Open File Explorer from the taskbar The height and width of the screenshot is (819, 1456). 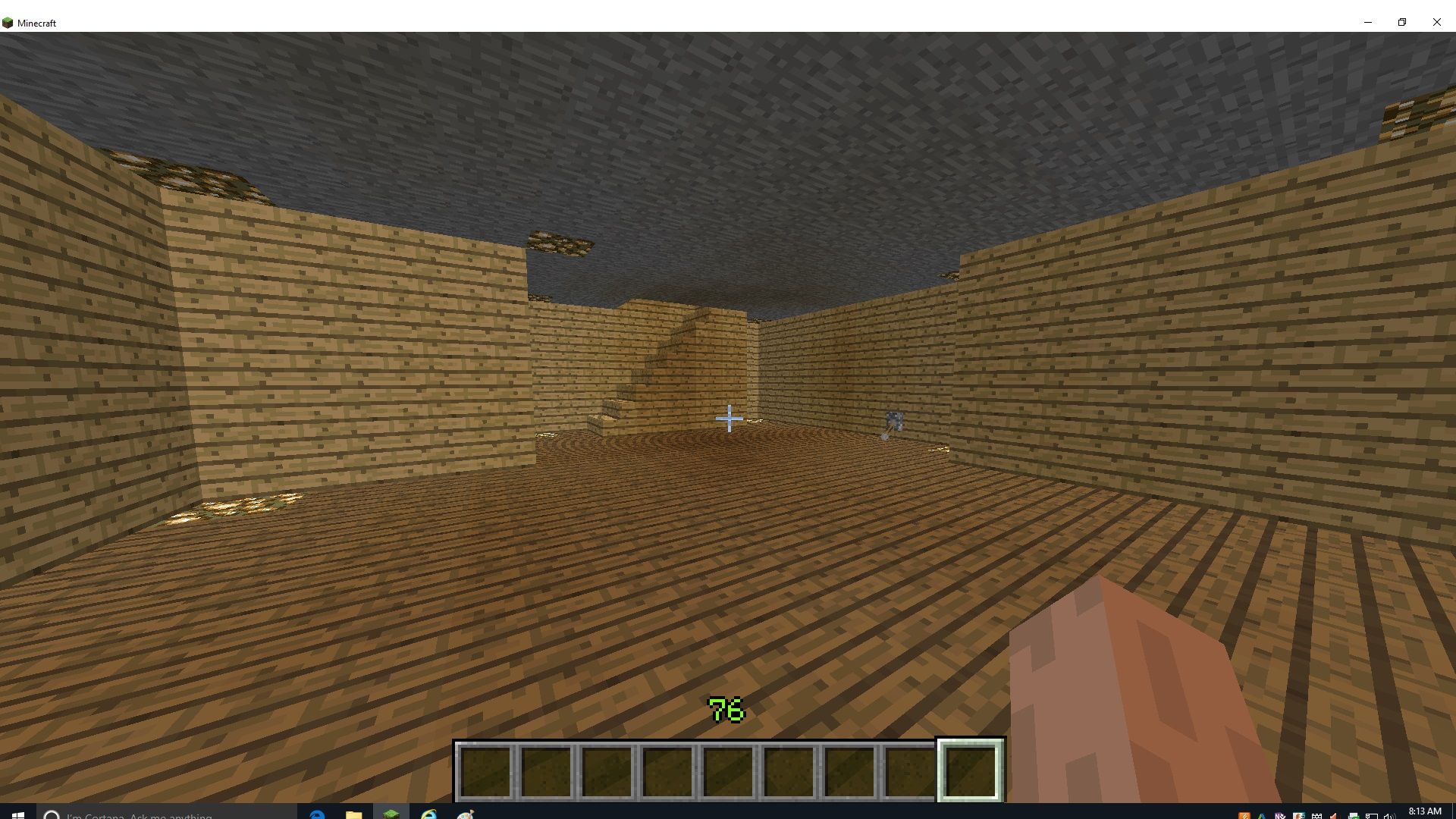(354, 813)
